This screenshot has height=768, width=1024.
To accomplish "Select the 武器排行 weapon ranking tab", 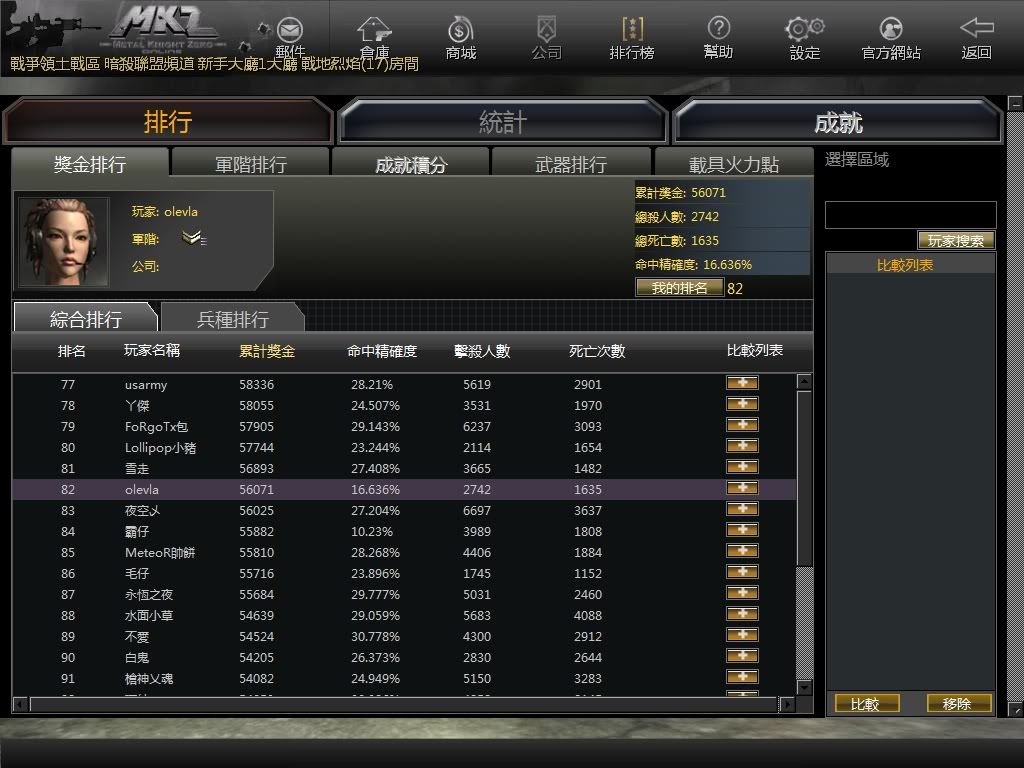I will point(571,164).
